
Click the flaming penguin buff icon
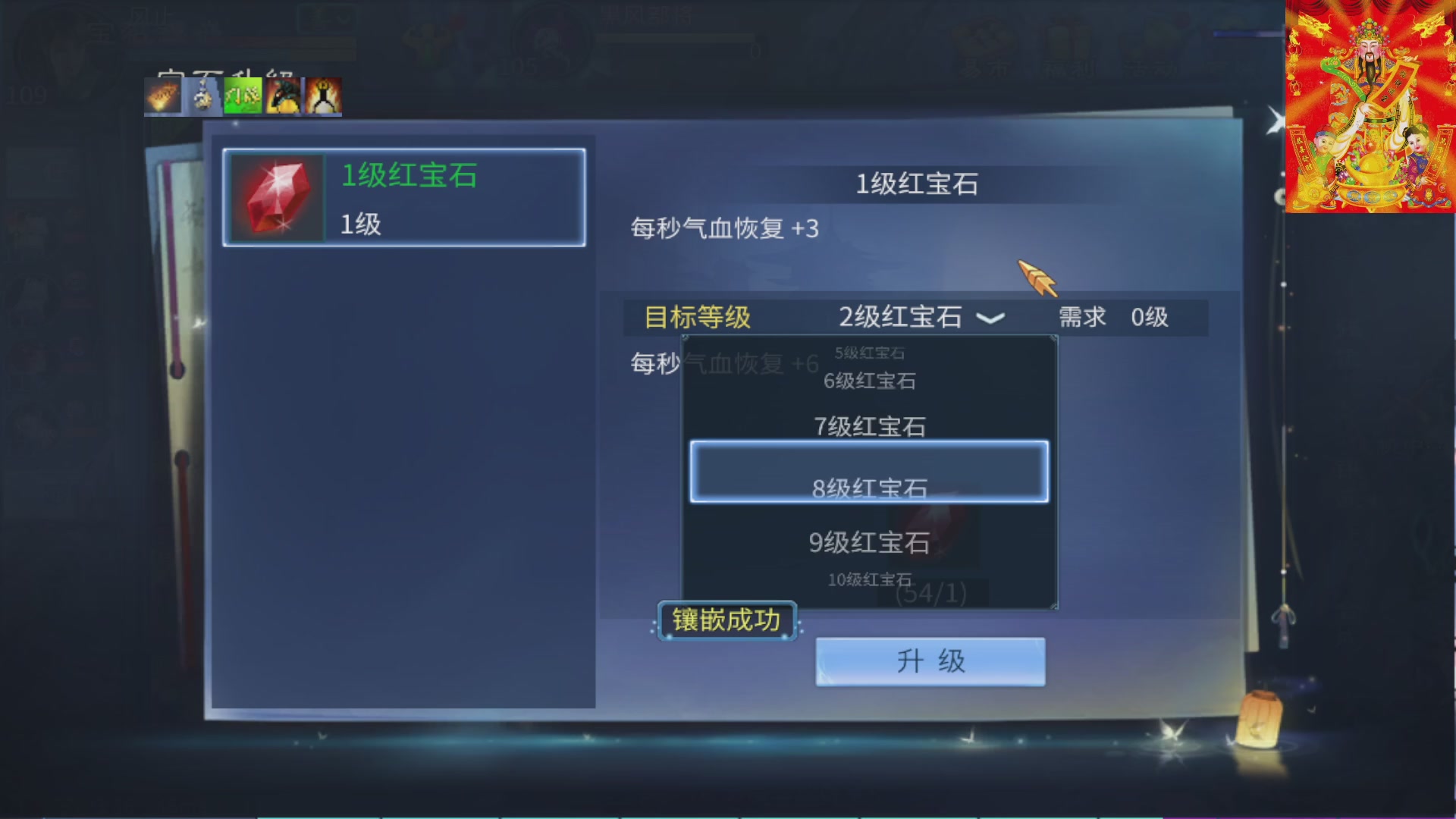tap(322, 96)
